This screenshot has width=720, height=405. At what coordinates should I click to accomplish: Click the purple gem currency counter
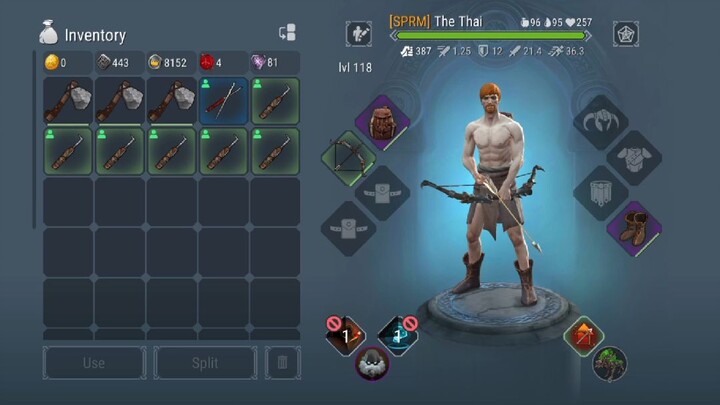coord(273,63)
